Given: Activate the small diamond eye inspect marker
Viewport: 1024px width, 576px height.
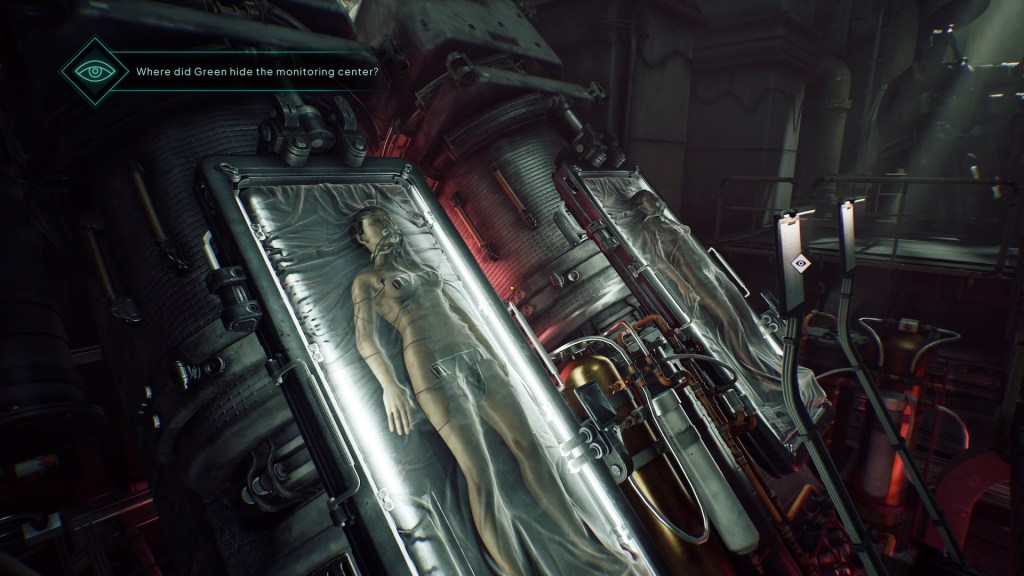Looking at the screenshot, I should (799, 262).
